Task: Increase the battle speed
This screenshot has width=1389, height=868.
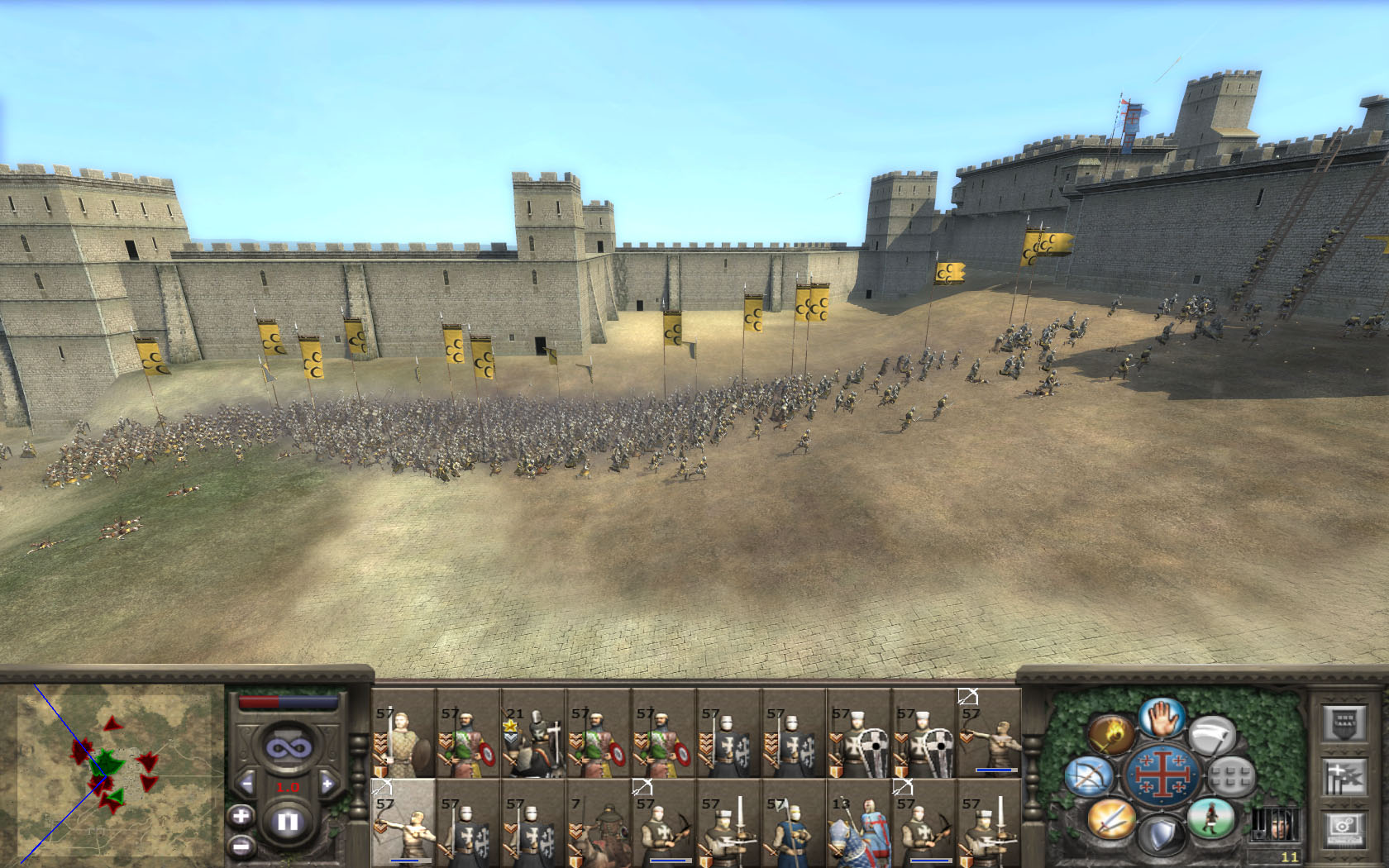Action: 327,784
